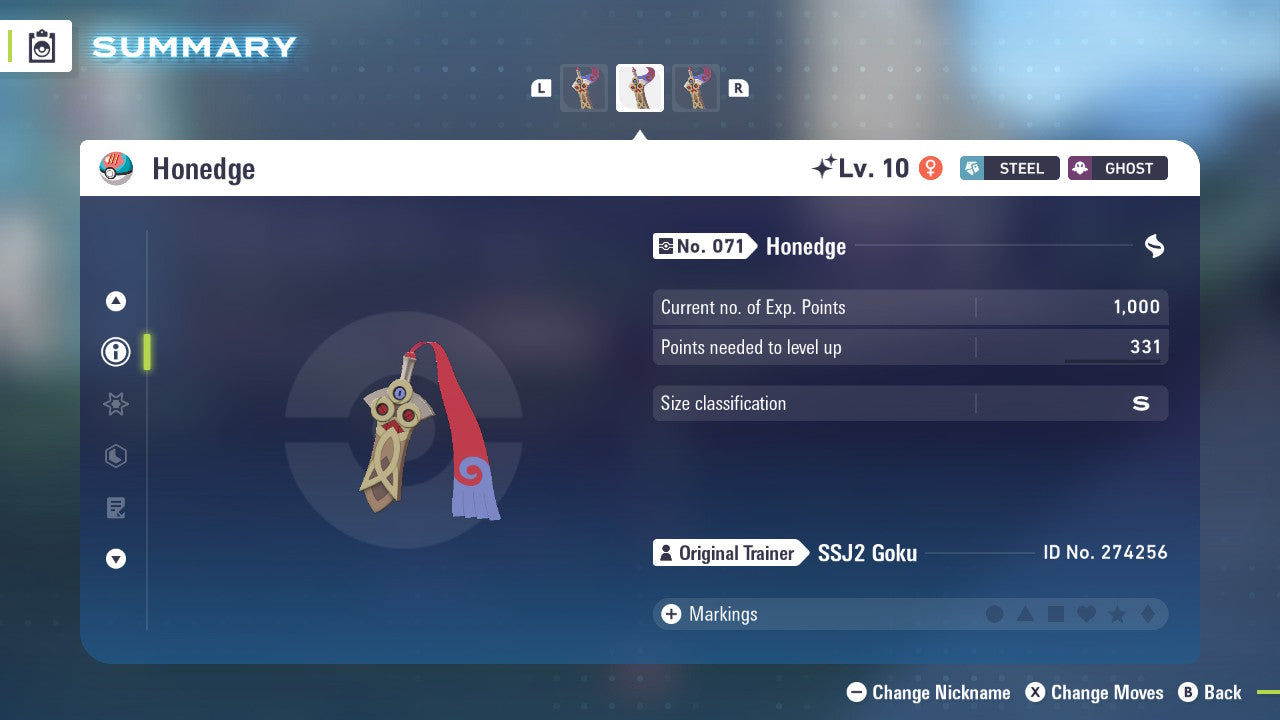Click the mark icon right of the Honedge header
The height and width of the screenshot is (720, 1280).
coord(1154,246)
